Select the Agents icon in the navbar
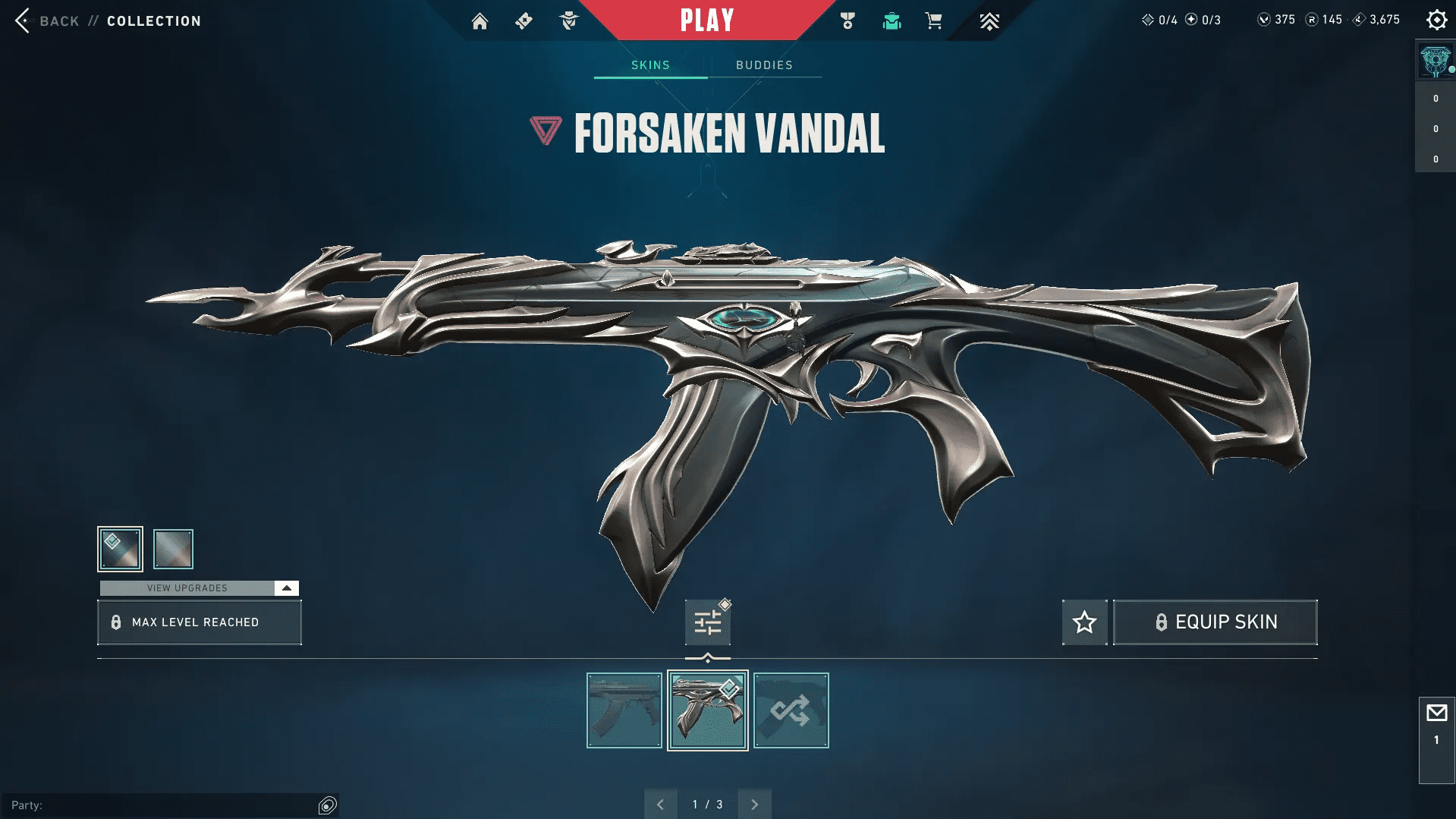1456x819 pixels. point(568,20)
